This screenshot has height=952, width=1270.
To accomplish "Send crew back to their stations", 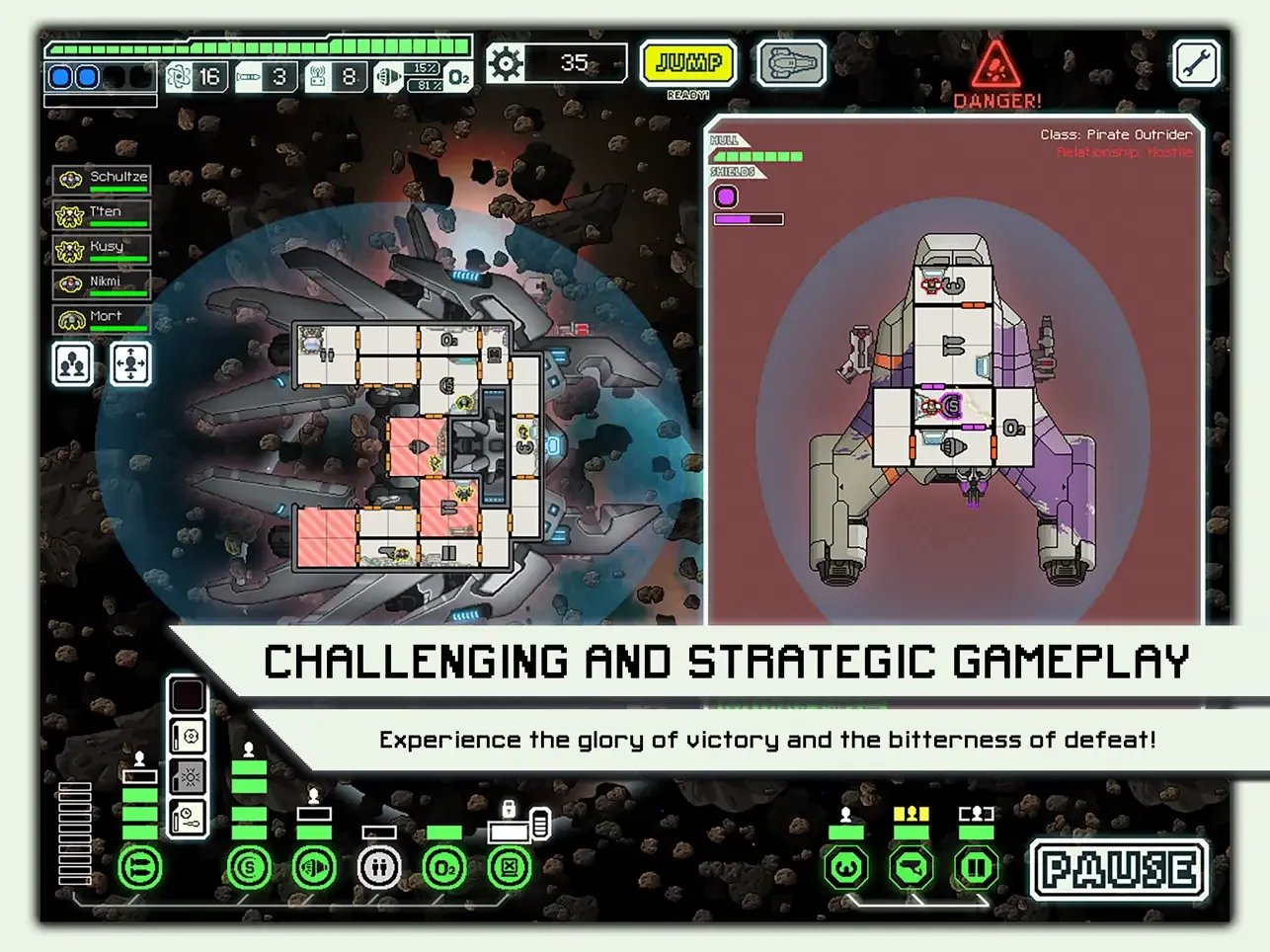I will pos(131,364).
